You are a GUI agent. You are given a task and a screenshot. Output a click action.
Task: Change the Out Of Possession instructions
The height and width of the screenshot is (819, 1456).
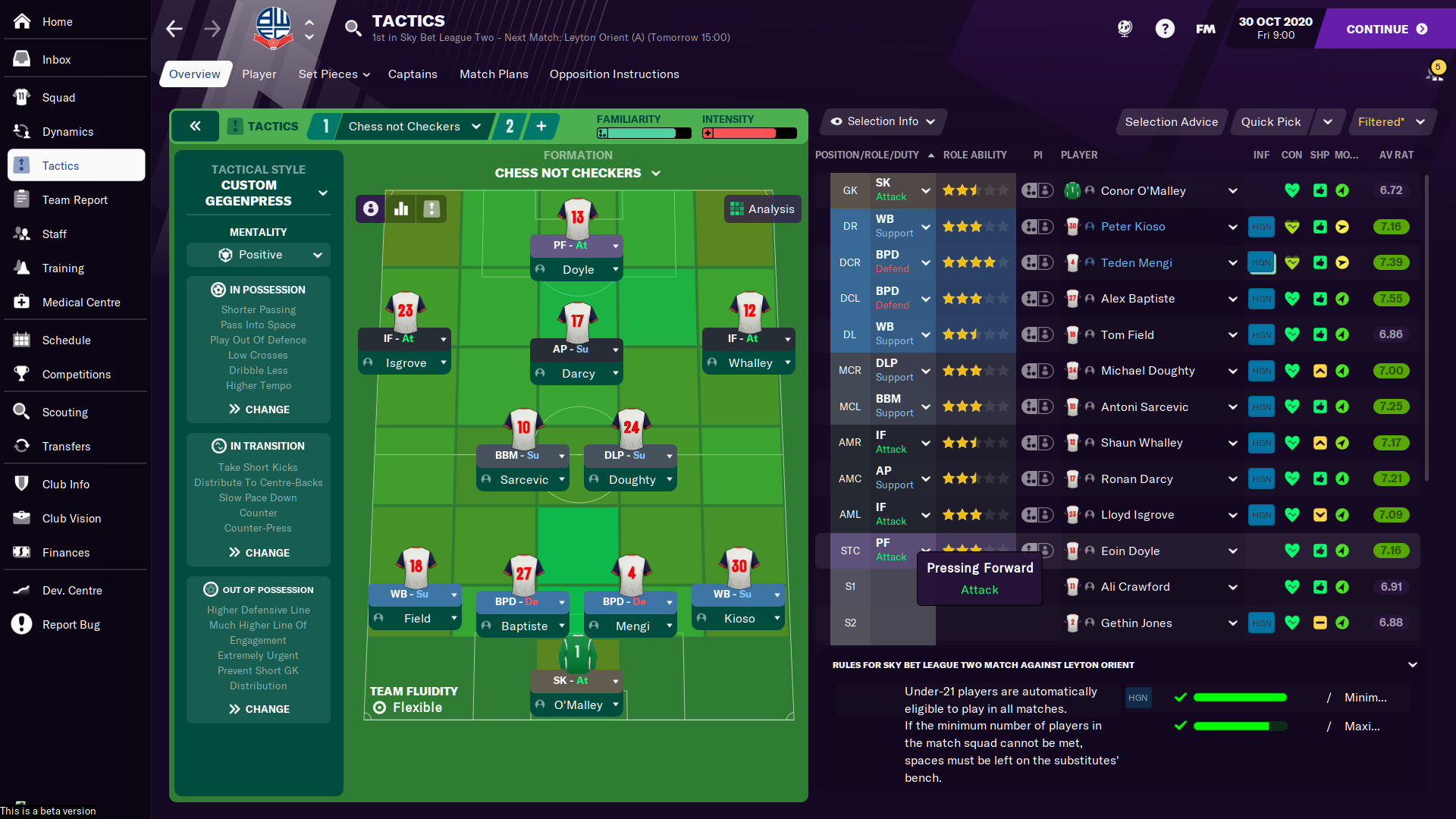tap(259, 709)
